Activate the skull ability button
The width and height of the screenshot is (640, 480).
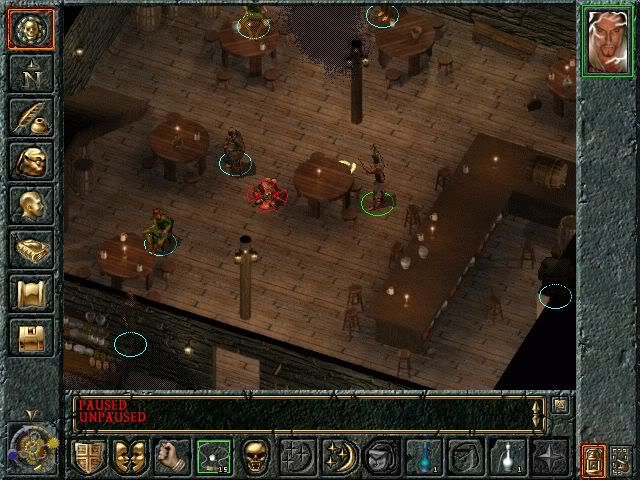(255, 456)
